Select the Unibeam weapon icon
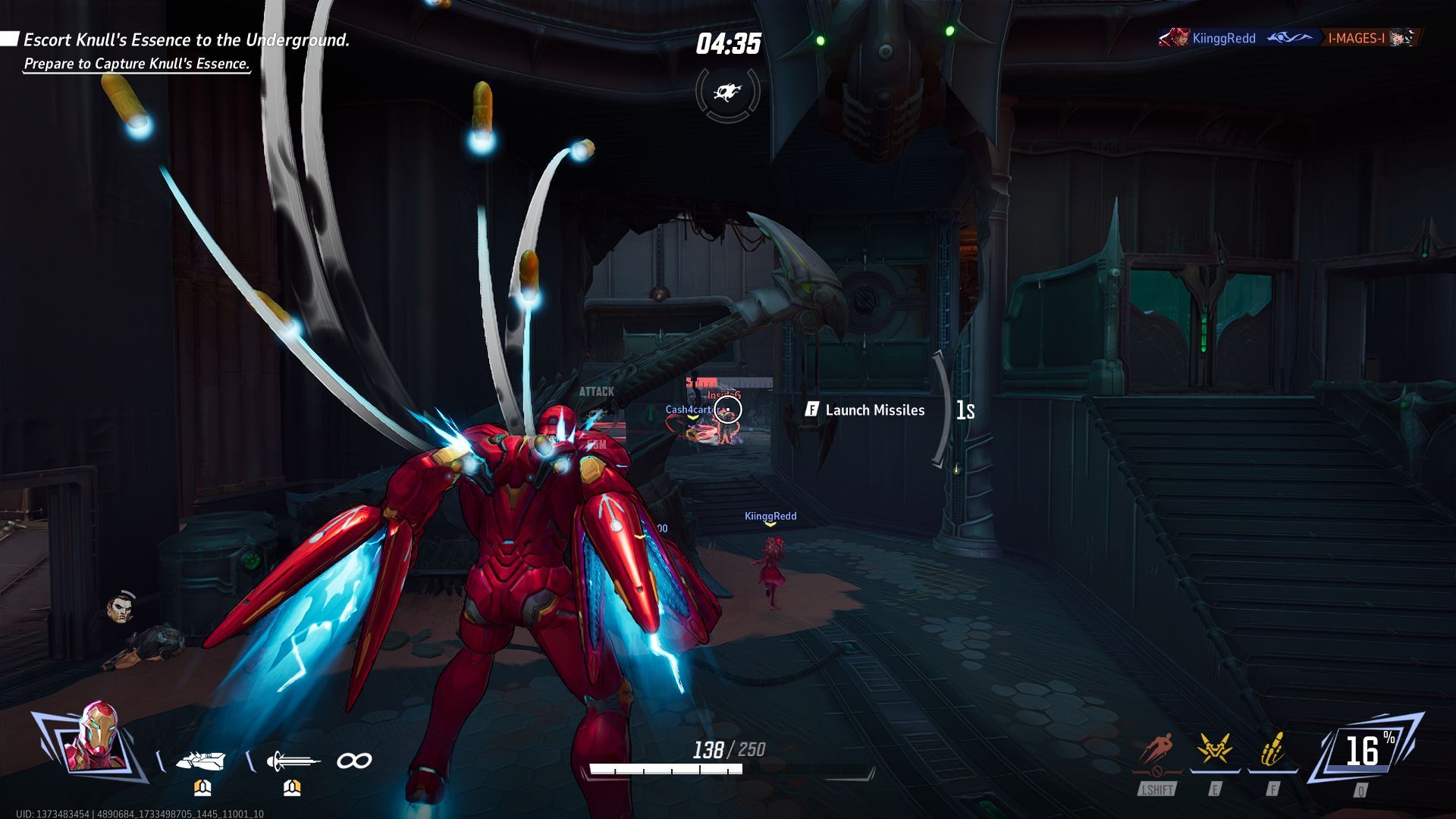The image size is (1456, 819). click(x=292, y=761)
